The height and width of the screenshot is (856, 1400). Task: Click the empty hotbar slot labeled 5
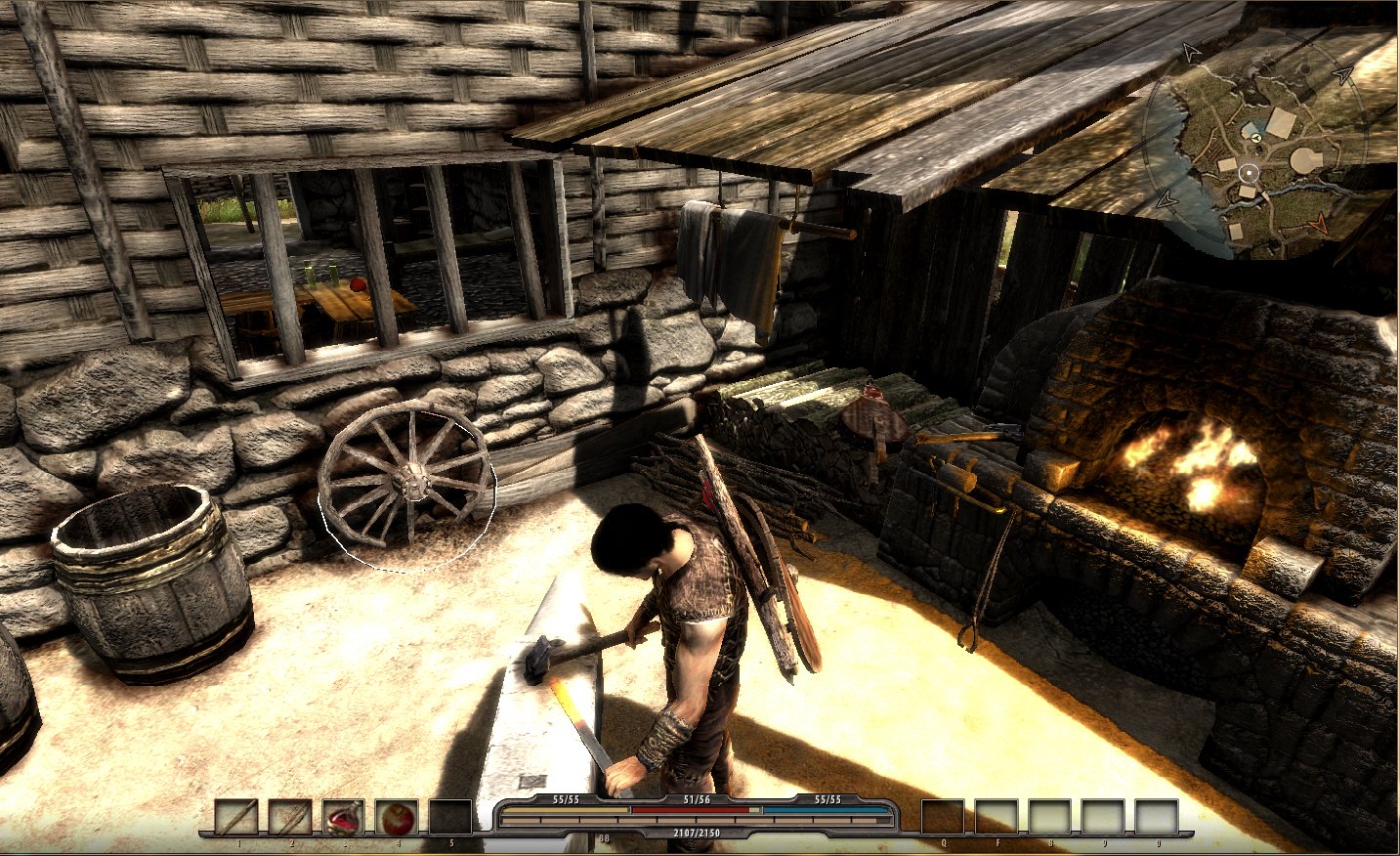coord(450,817)
